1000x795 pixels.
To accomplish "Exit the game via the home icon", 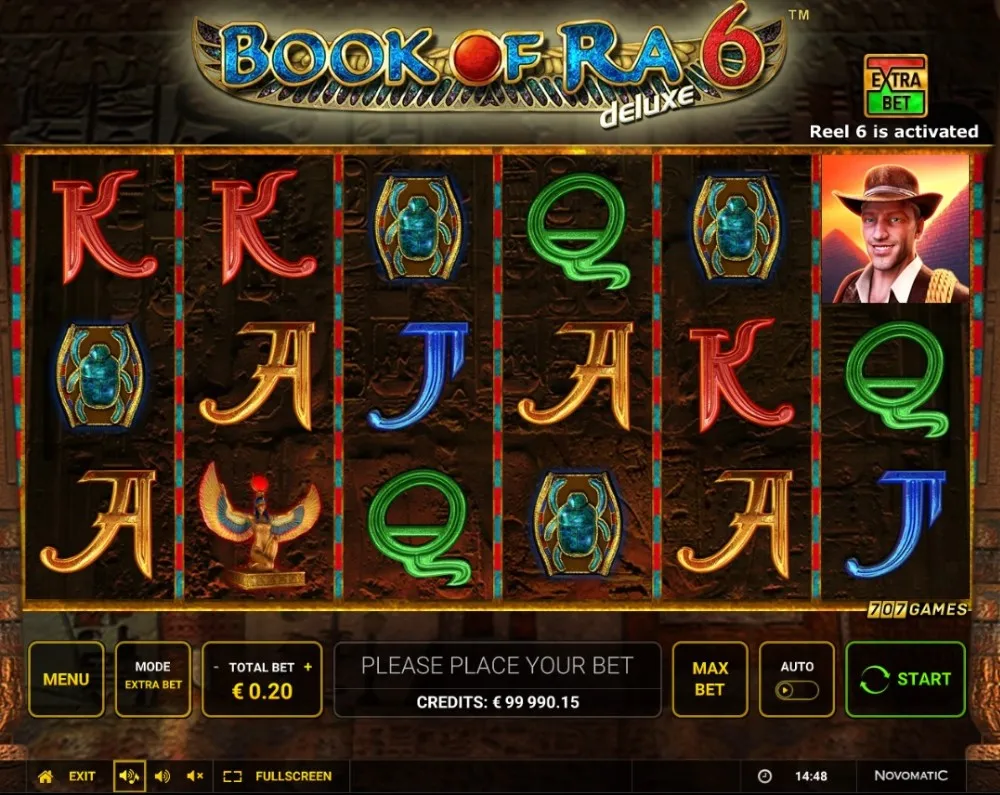I will click(x=45, y=776).
